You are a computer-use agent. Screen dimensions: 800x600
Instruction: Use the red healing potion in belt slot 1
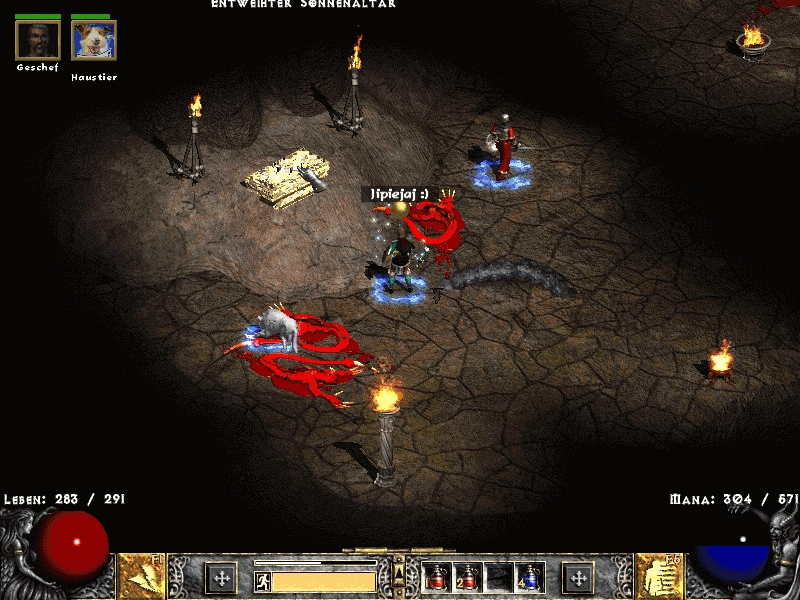[437, 577]
